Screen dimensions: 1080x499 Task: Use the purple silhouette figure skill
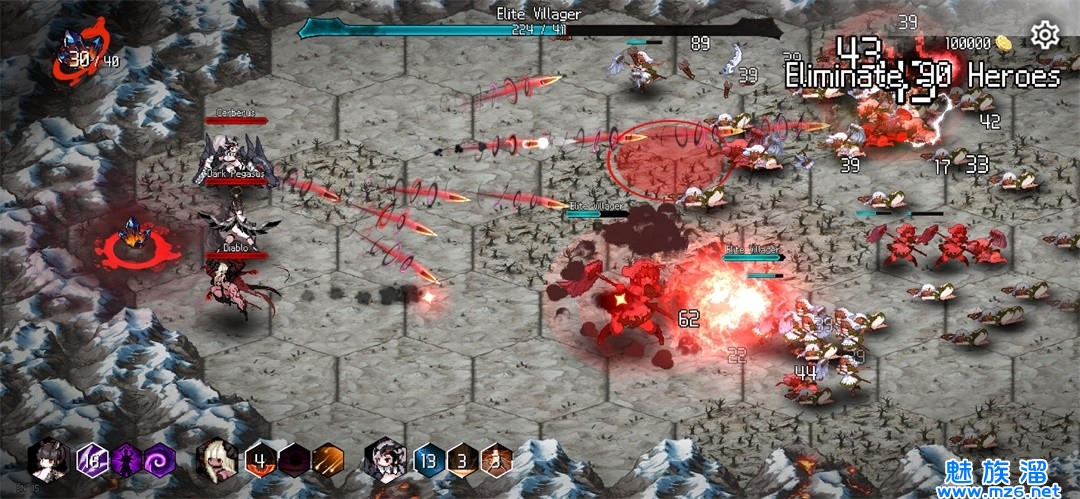126,460
